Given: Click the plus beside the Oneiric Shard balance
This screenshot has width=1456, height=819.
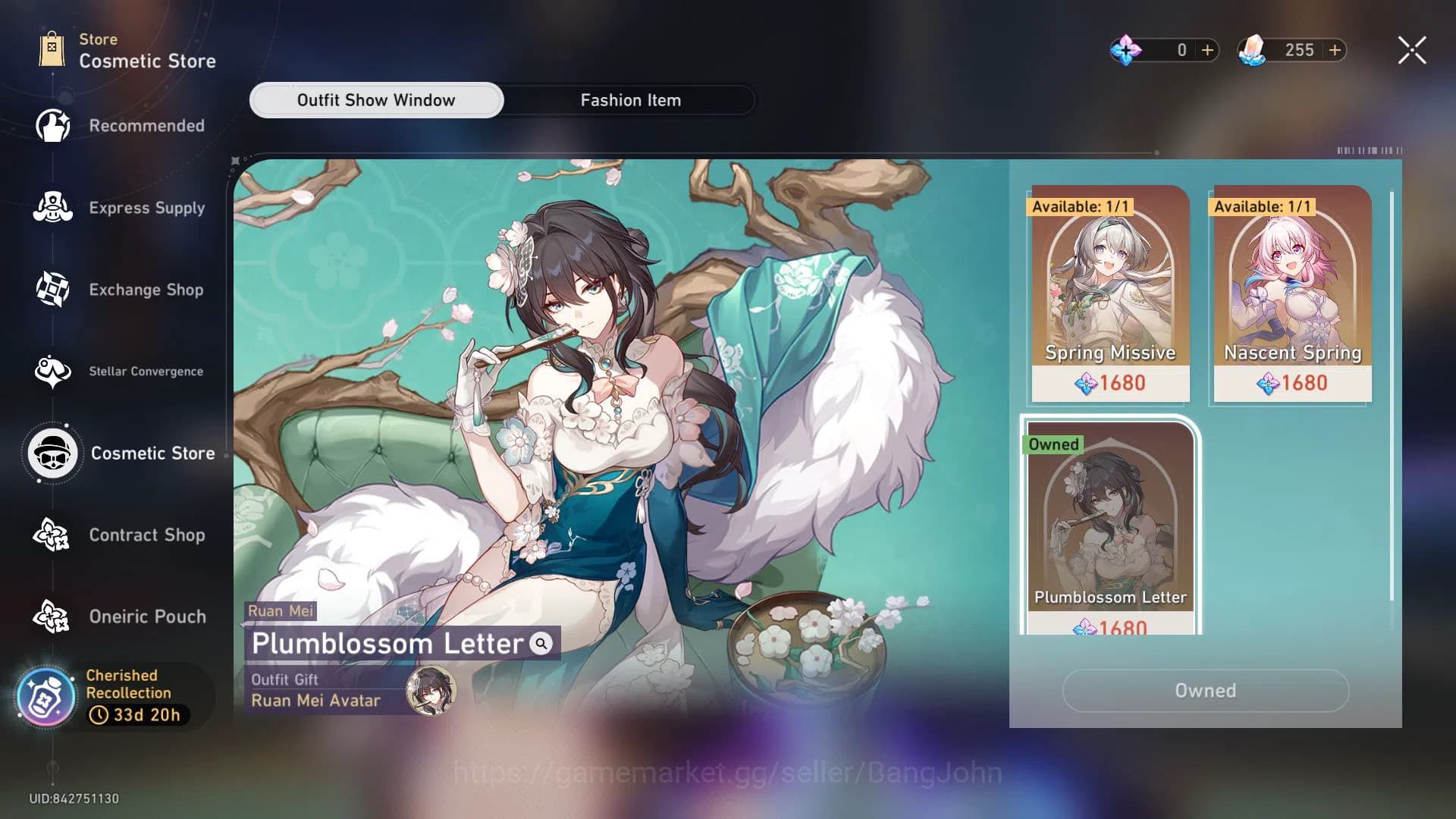Looking at the screenshot, I should 1207,50.
